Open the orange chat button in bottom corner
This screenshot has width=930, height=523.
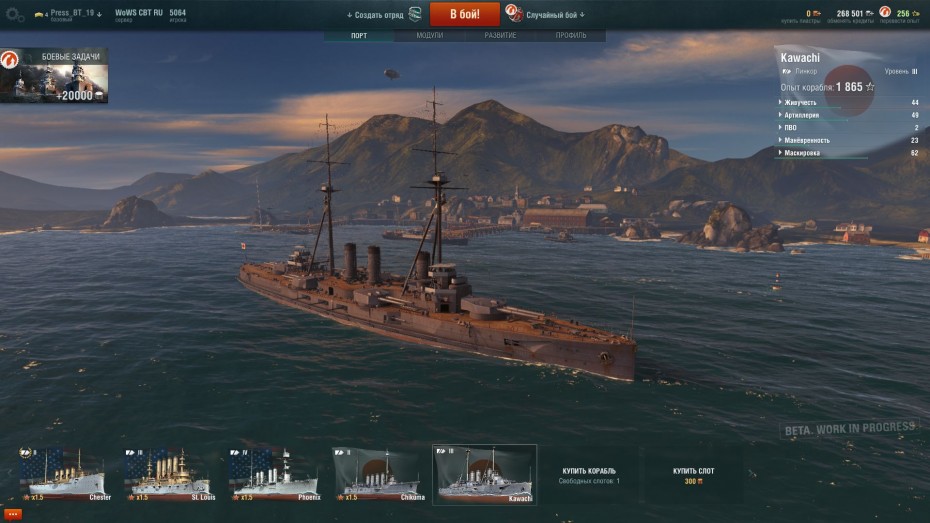pos(11,514)
